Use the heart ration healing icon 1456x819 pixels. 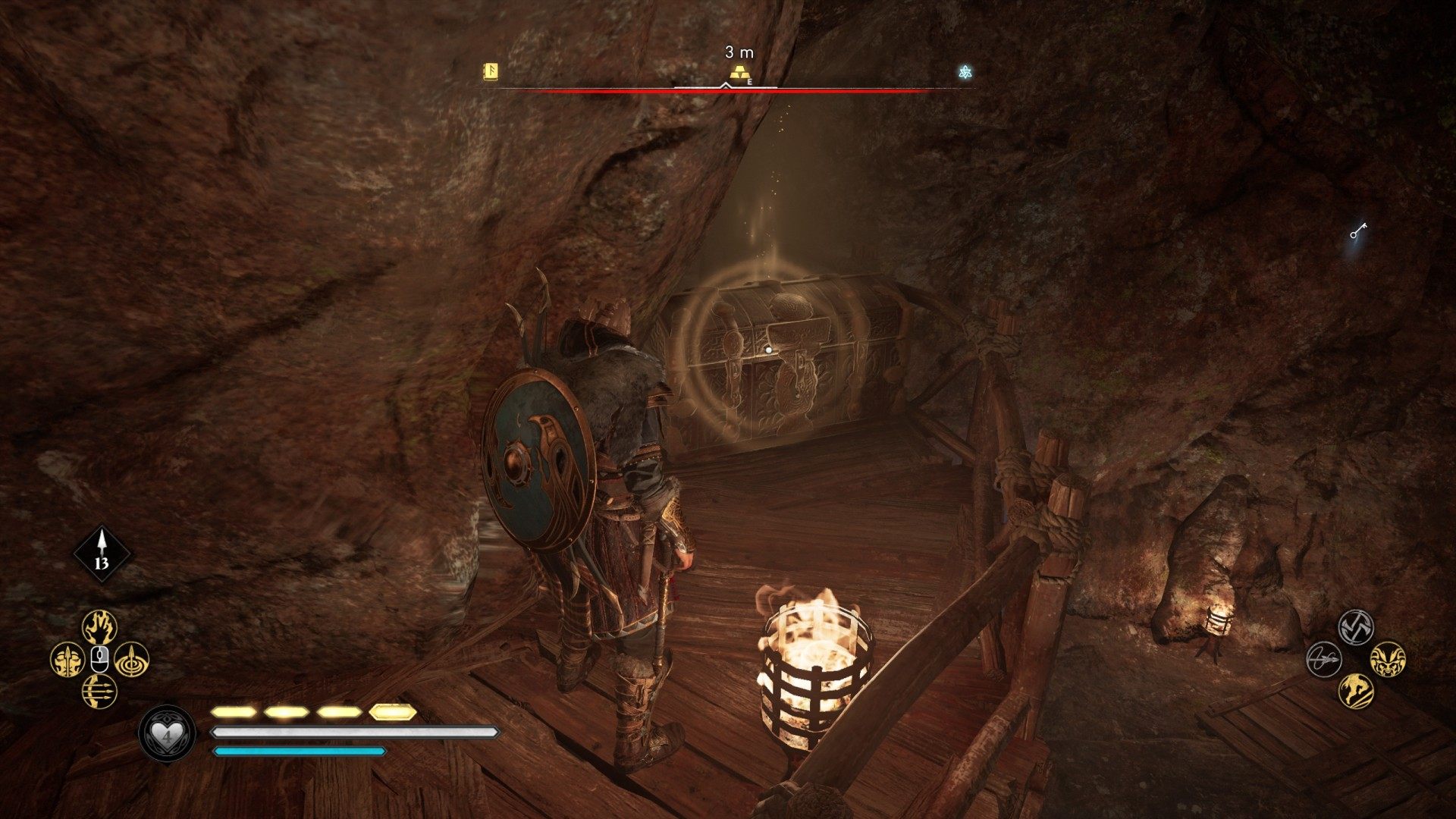point(166,733)
